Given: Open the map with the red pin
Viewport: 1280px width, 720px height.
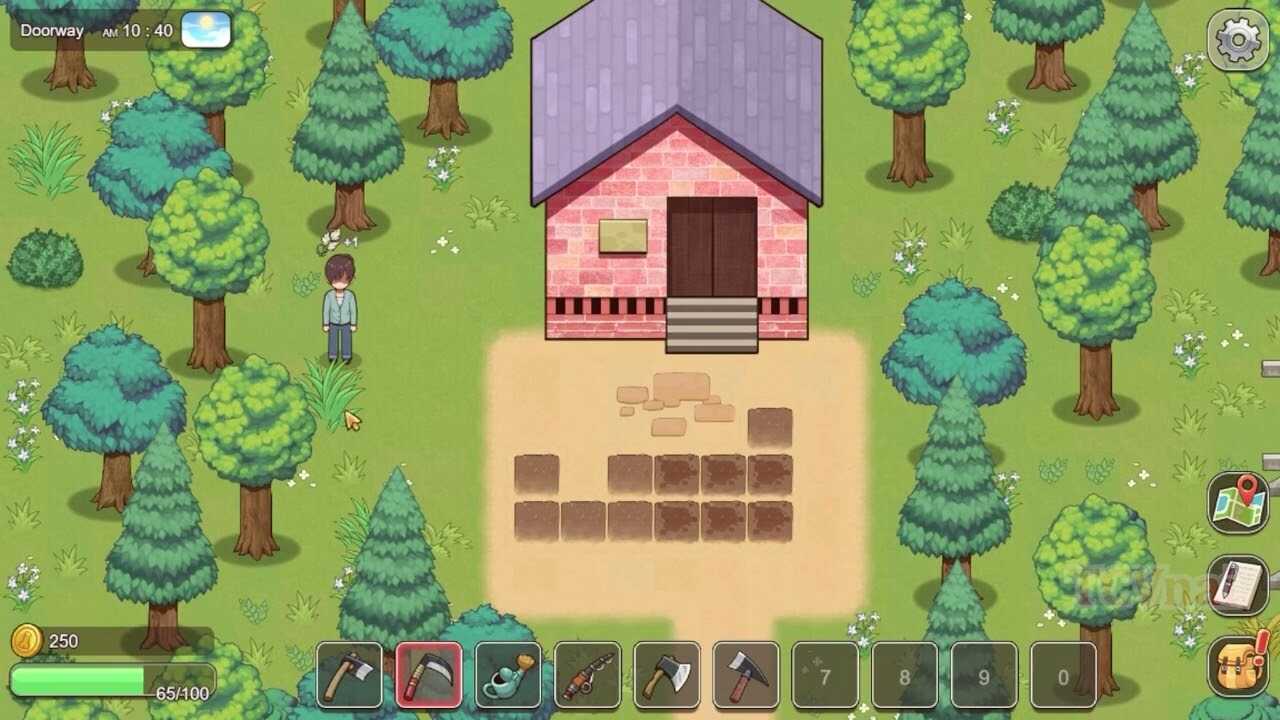Looking at the screenshot, I should tap(1238, 503).
